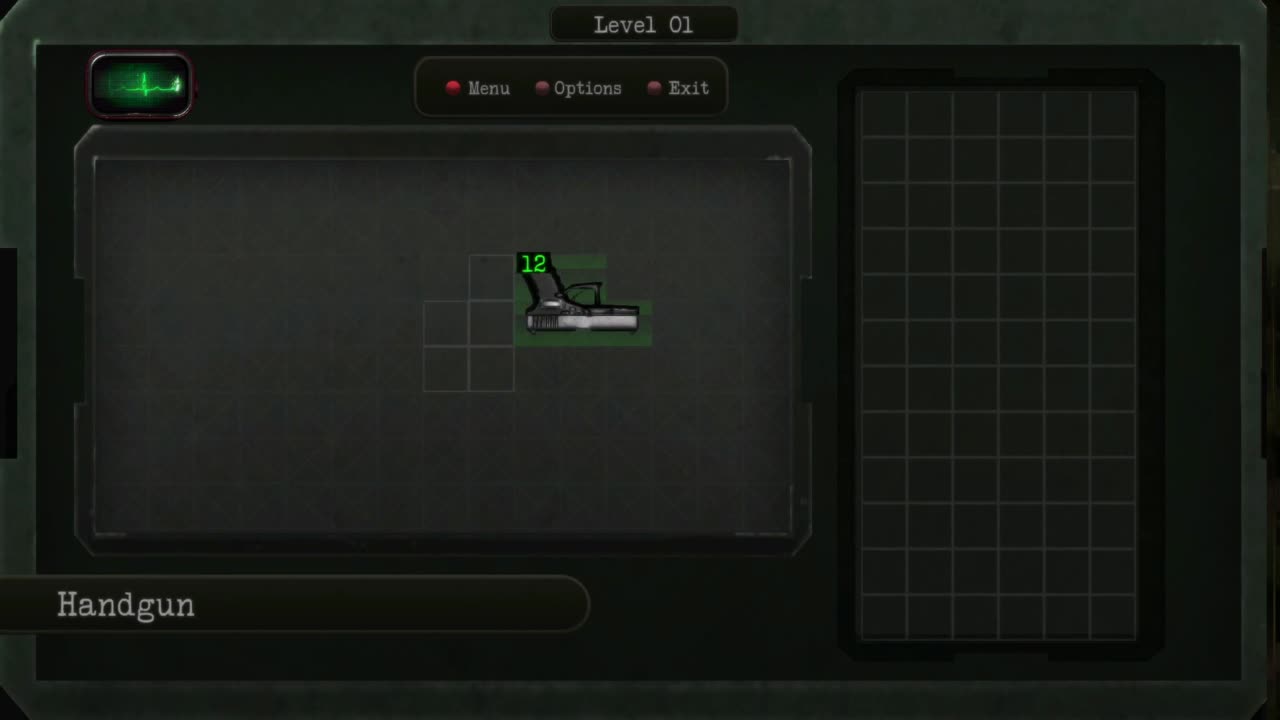The image size is (1280, 720).
Task: Open the Menu button
Action: tap(478, 88)
